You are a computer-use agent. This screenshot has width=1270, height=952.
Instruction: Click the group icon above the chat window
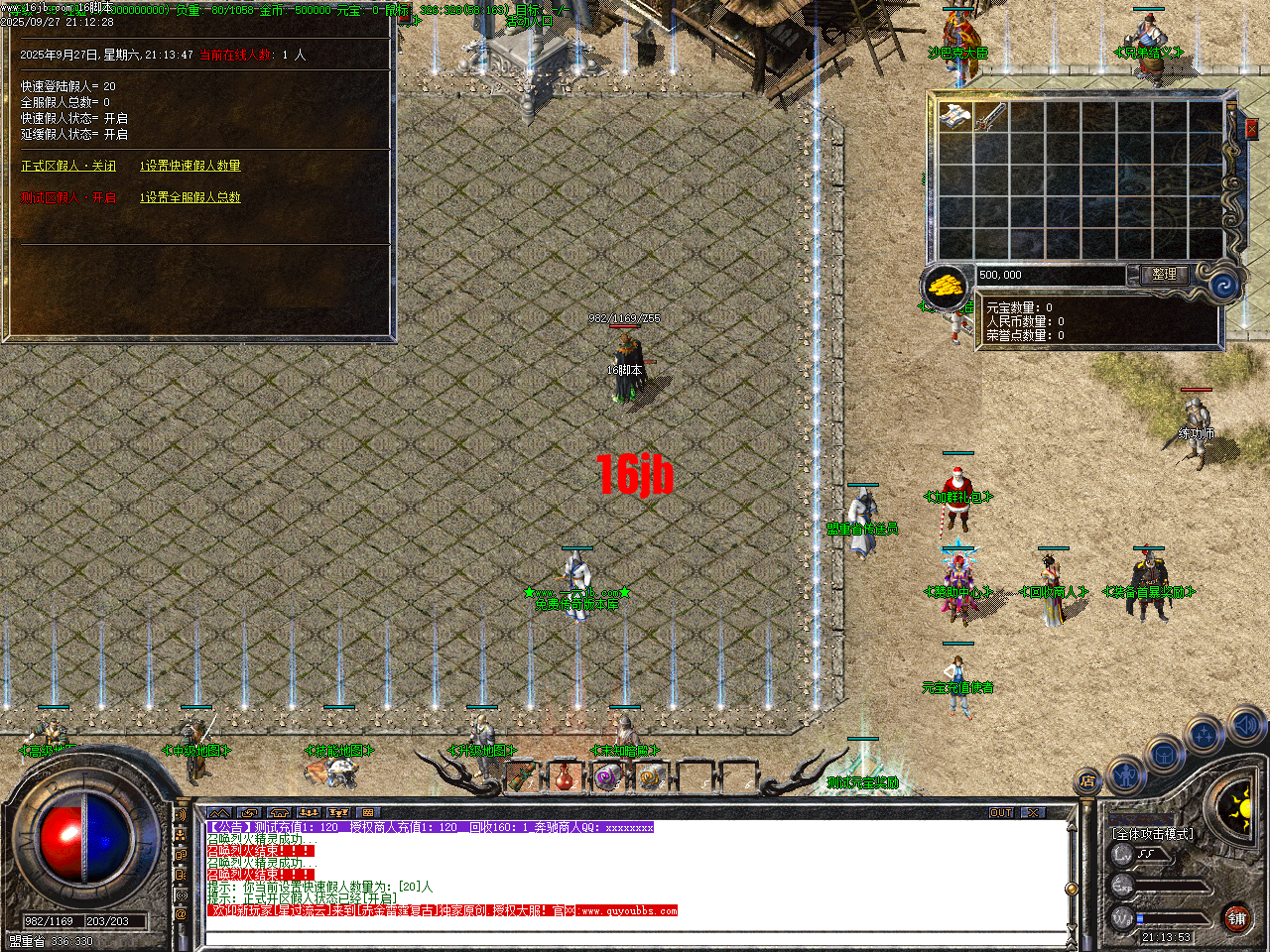point(310,813)
